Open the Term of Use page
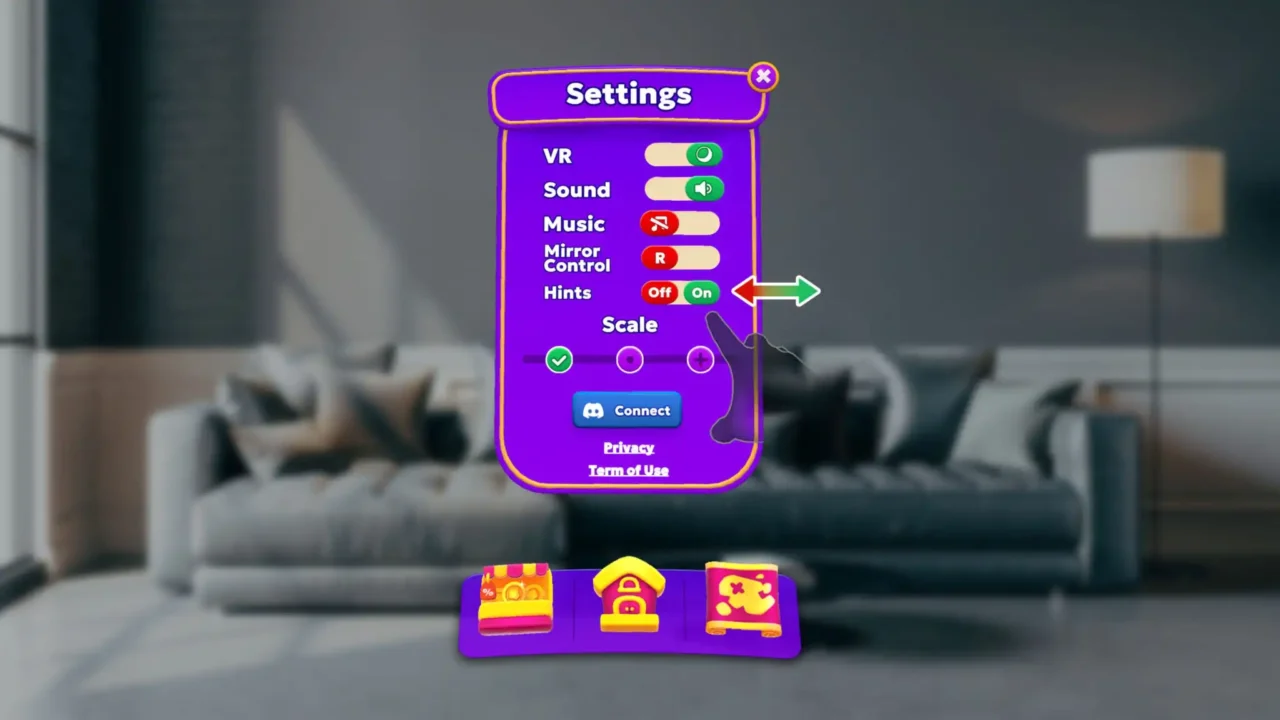The width and height of the screenshot is (1280, 720). pos(628,470)
